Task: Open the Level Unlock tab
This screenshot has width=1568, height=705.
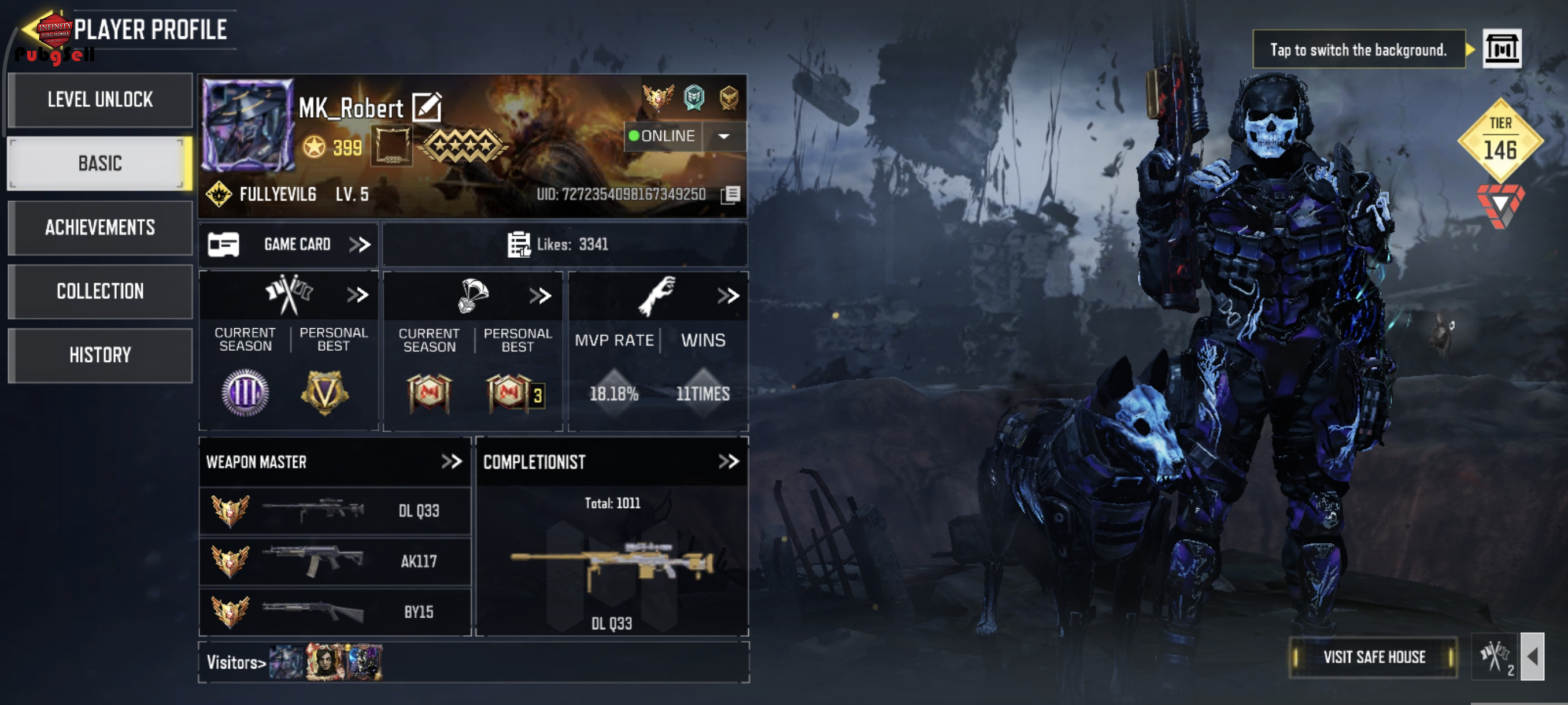Action: point(100,100)
